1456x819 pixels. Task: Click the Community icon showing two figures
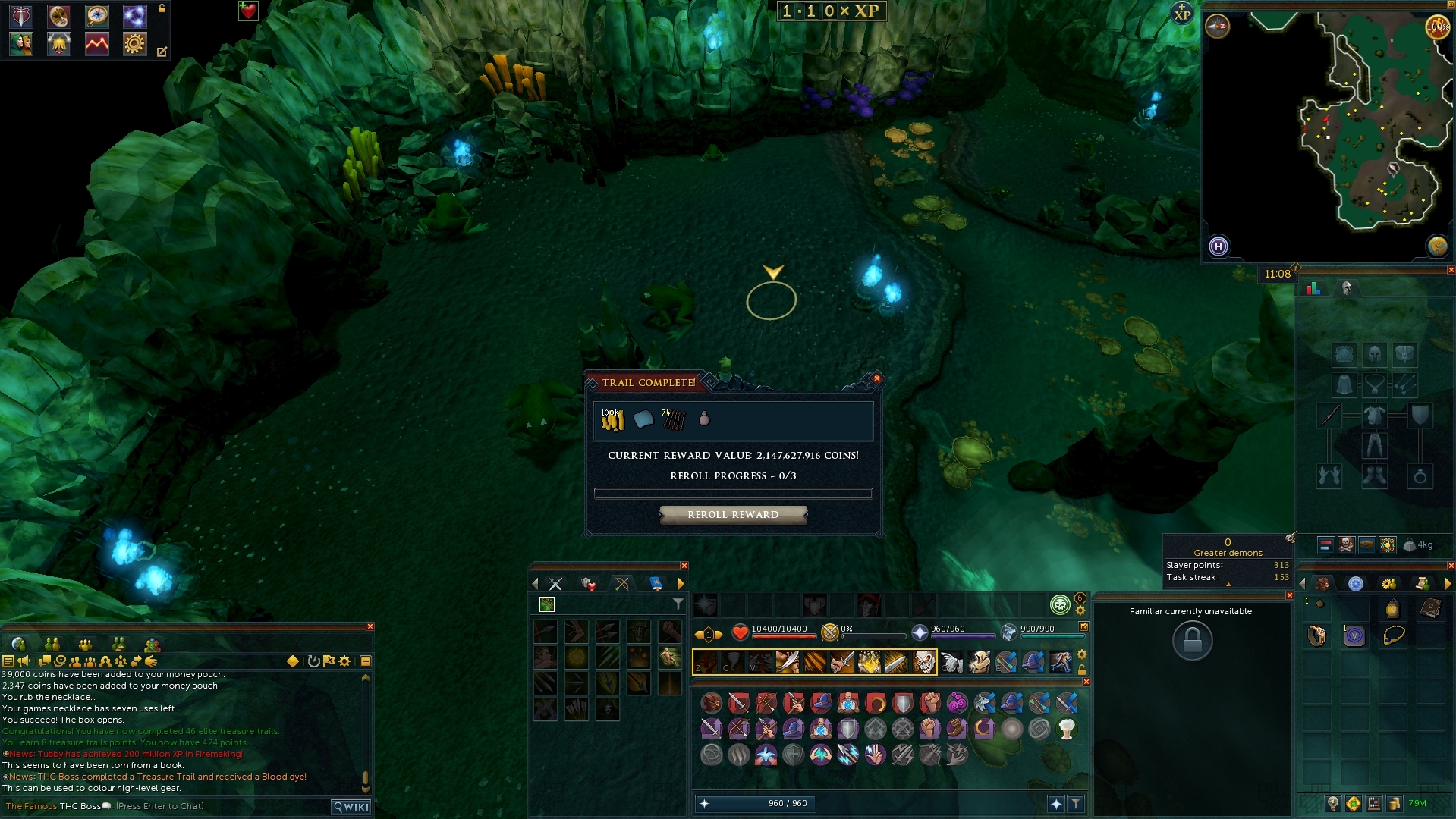tap(21, 44)
